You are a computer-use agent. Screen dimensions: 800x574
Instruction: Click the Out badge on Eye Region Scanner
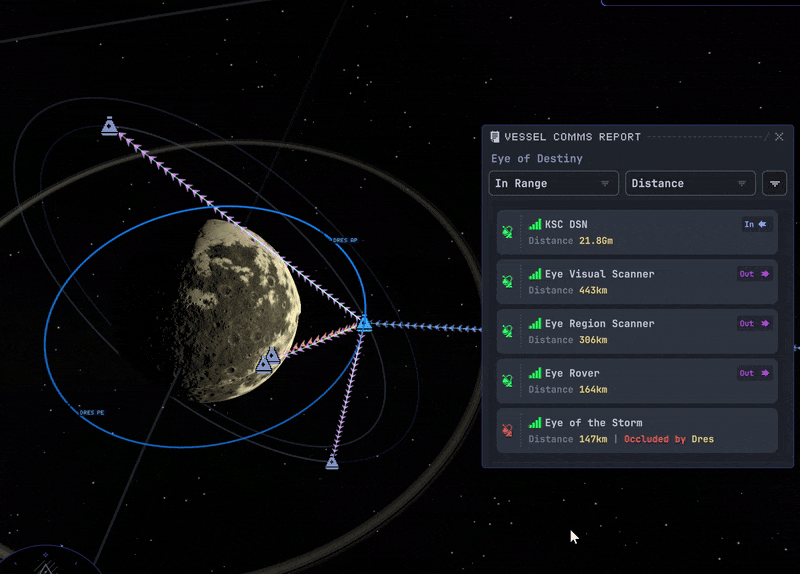pos(755,324)
